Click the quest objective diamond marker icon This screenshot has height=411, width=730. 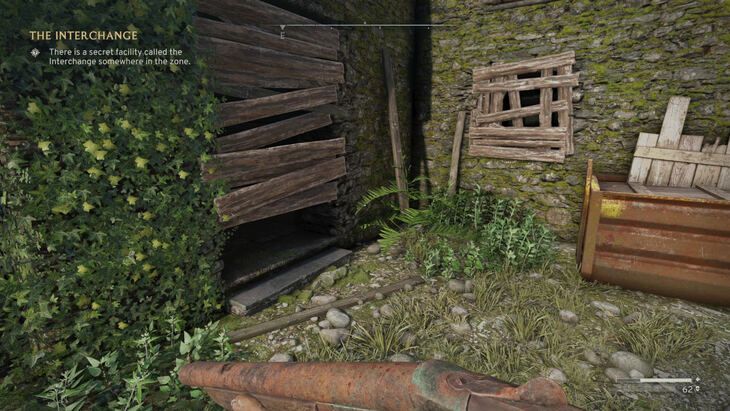(x=36, y=52)
